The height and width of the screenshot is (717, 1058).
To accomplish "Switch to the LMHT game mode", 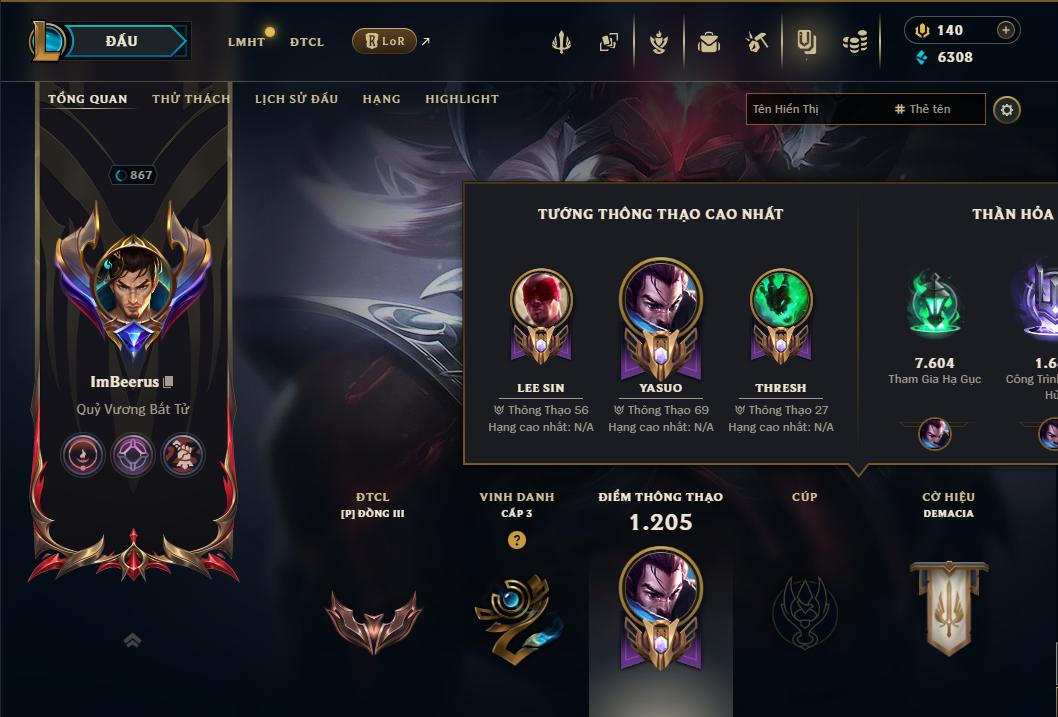I will pos(246,42).
